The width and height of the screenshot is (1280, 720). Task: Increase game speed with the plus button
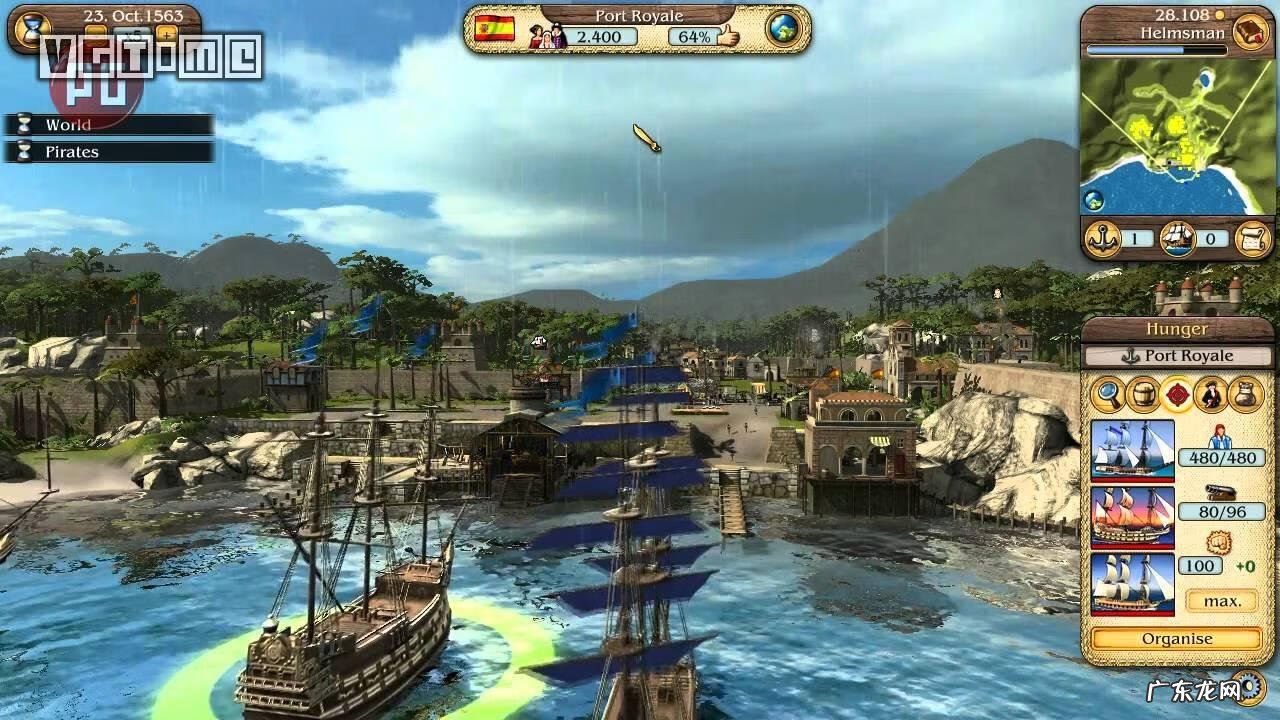coord(166,33)
